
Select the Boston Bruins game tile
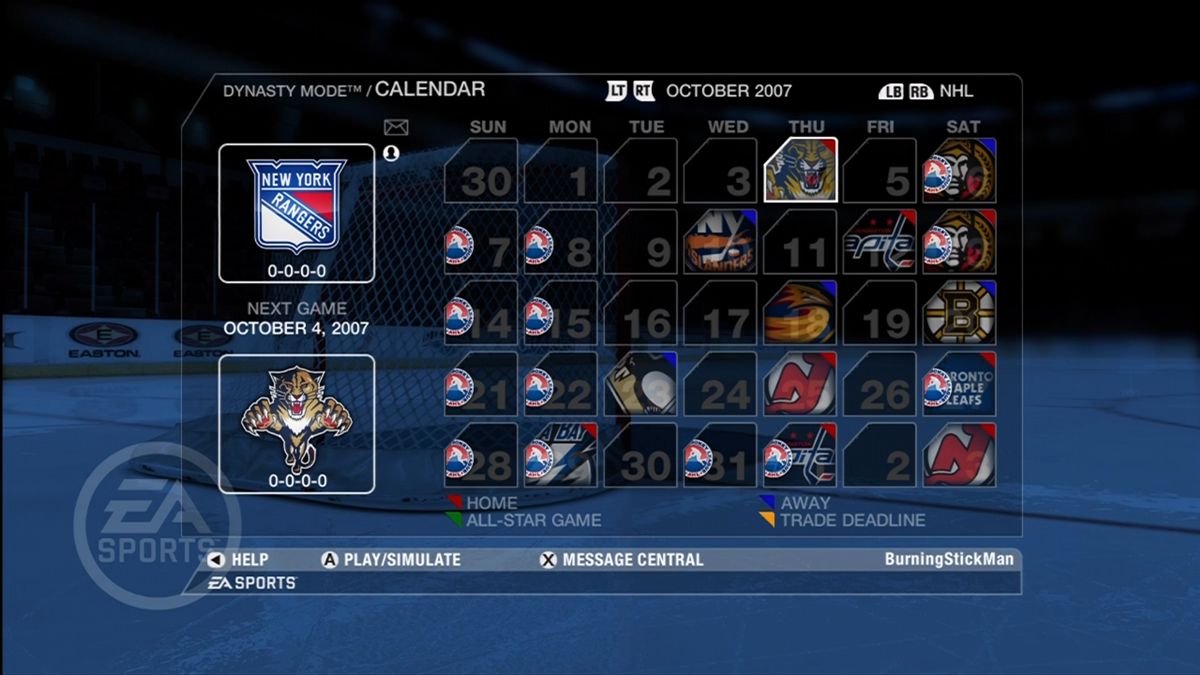[x=959, y=313]
